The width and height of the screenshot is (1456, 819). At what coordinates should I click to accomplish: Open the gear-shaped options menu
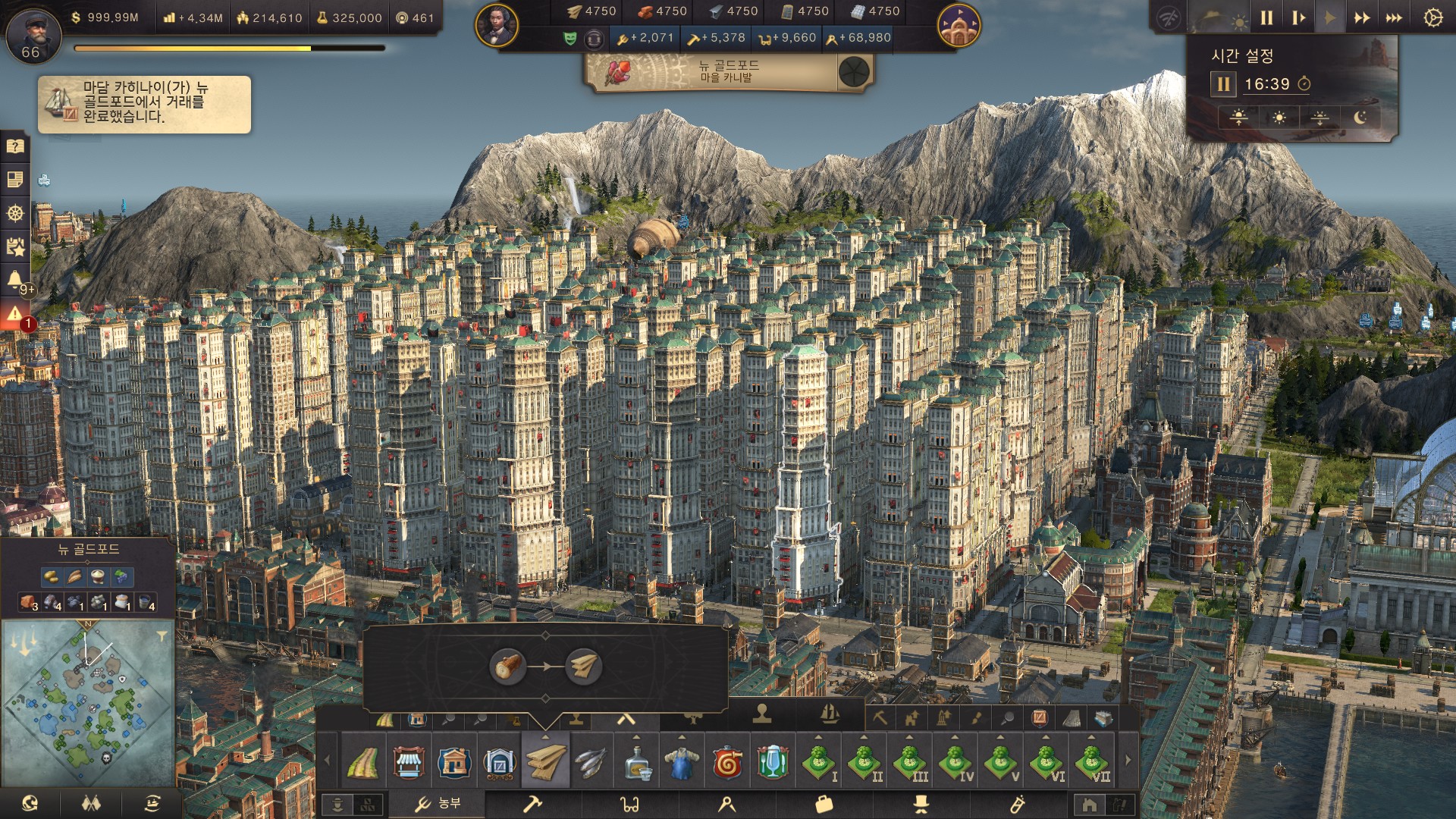coord(1432,18)
